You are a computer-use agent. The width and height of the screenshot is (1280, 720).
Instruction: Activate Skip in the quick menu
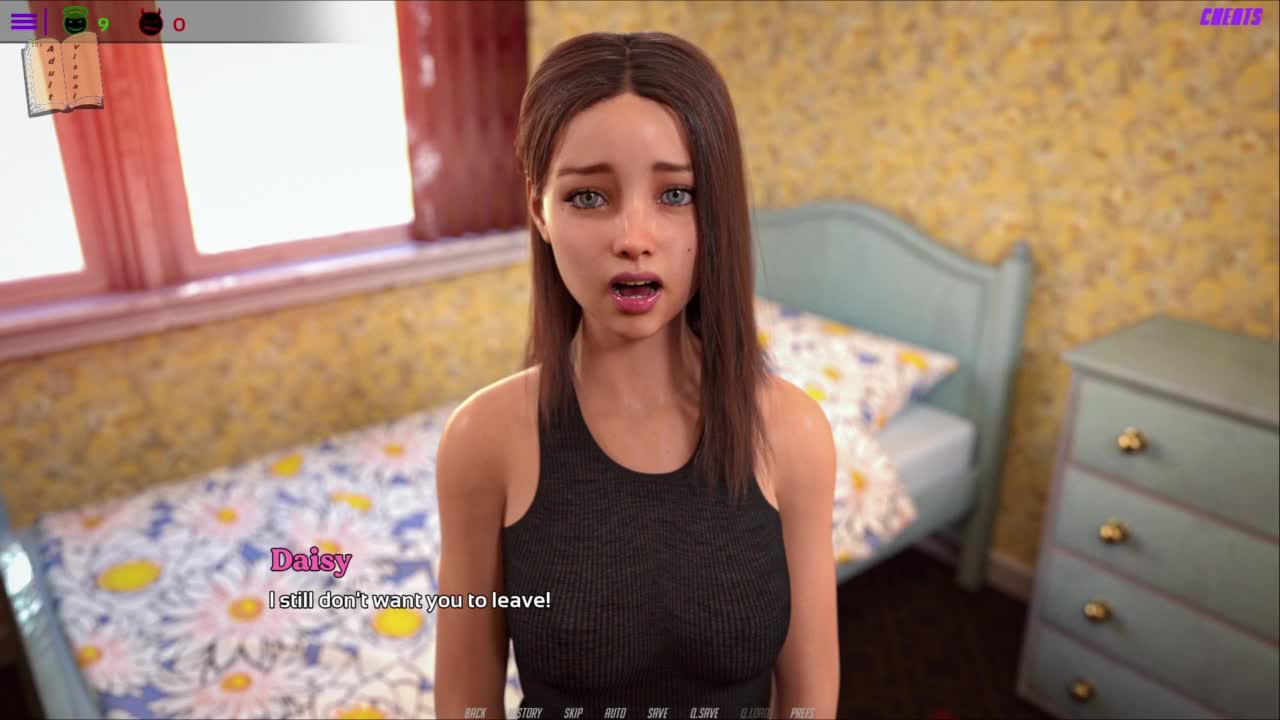573,712
